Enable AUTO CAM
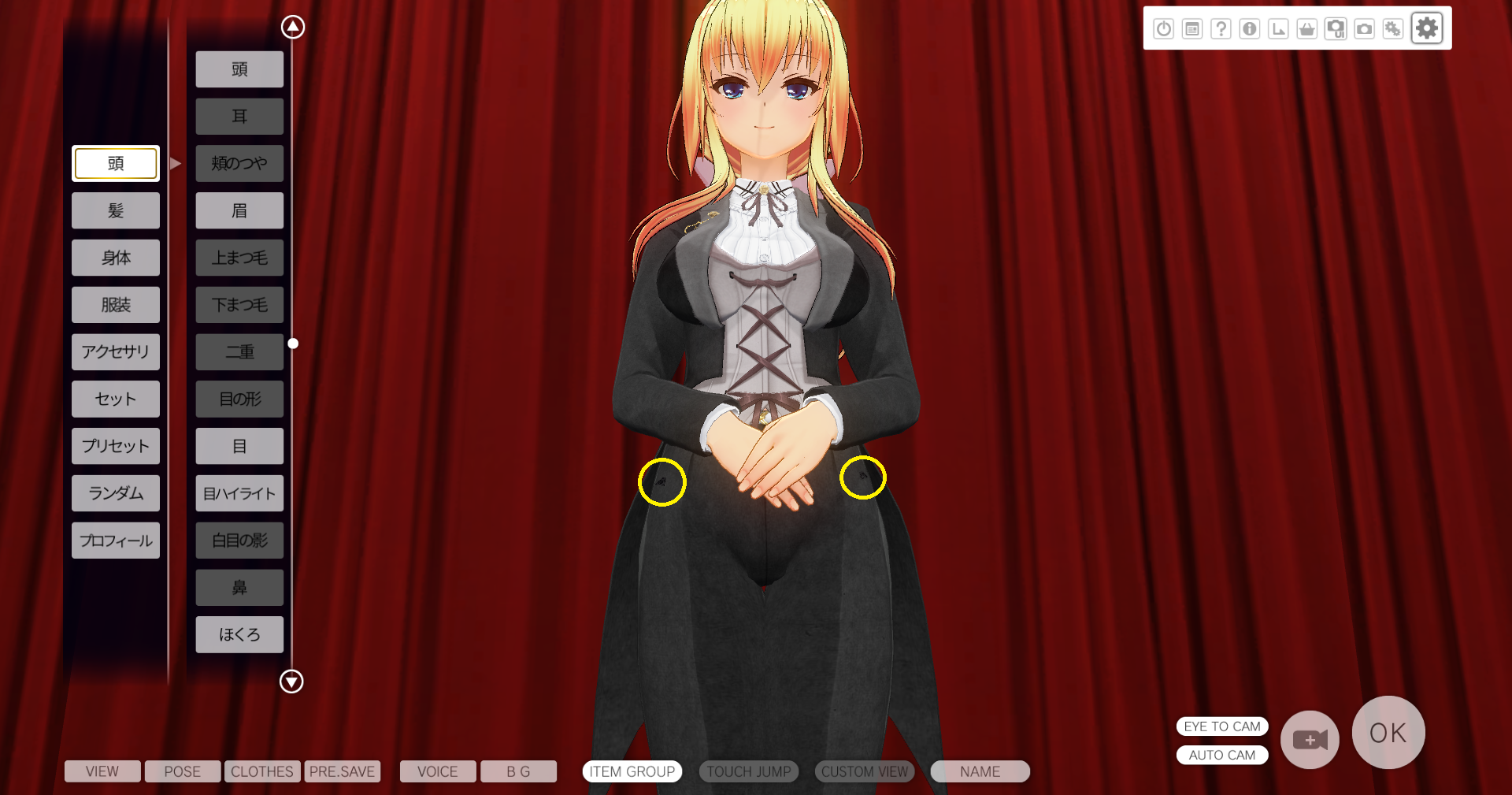 1222,755
